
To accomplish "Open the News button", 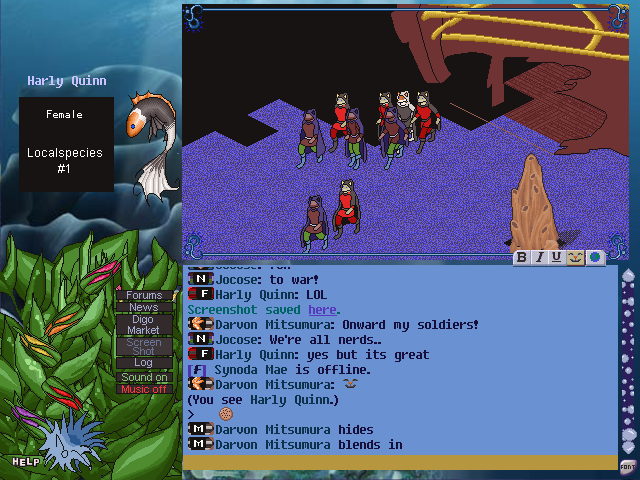I will [x=144, y=307].
